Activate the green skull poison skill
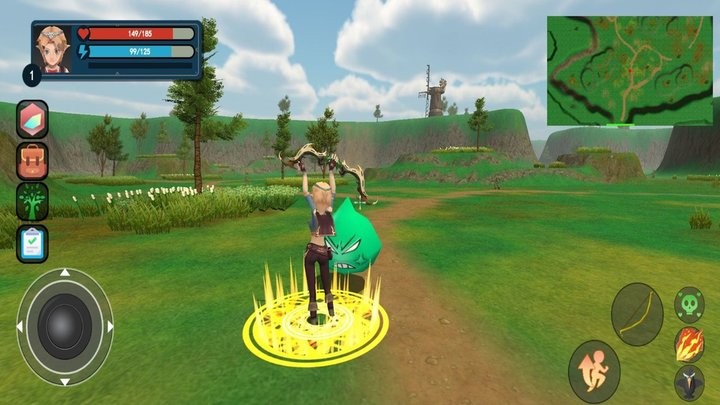Viewport: 720px width, 405px height. coord(689,304)
